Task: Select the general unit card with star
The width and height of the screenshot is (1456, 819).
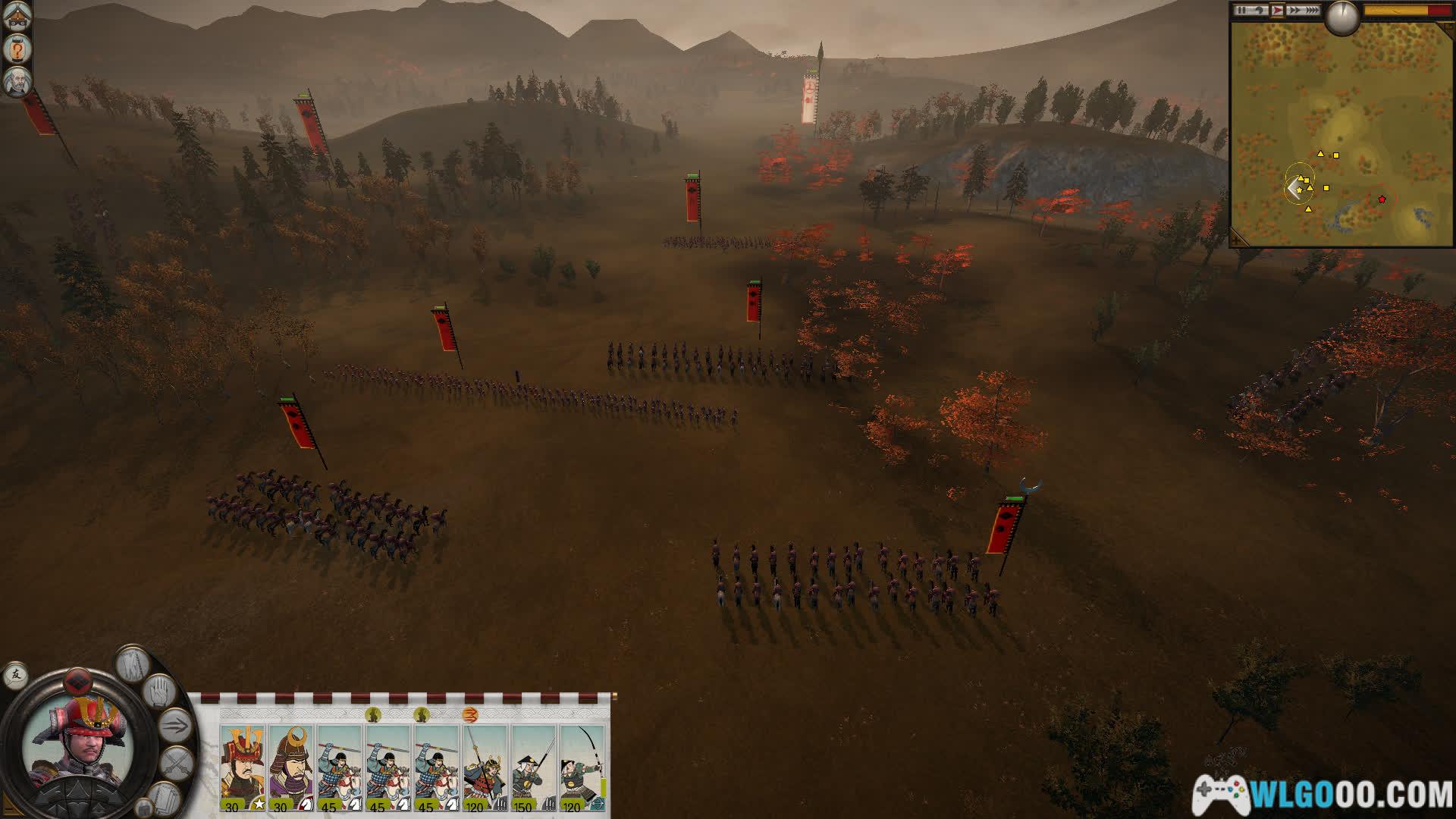Action: [243, 767]
